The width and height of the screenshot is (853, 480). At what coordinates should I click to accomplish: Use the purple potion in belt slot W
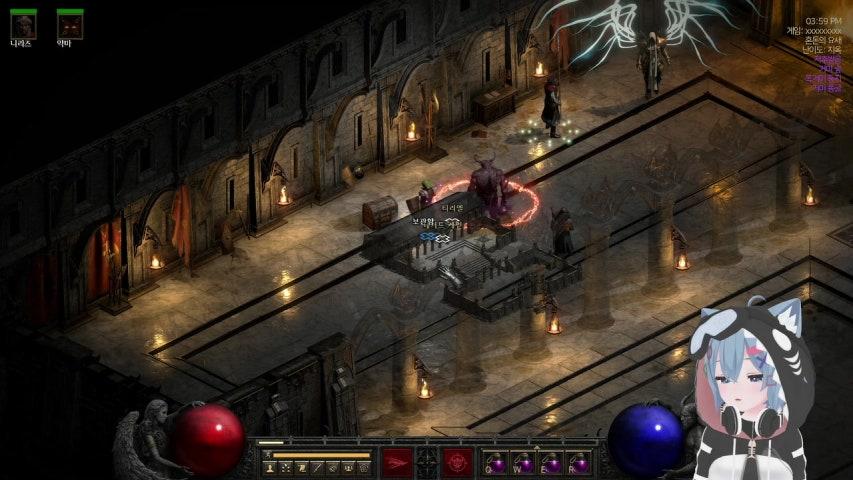[x=522, y=462]
